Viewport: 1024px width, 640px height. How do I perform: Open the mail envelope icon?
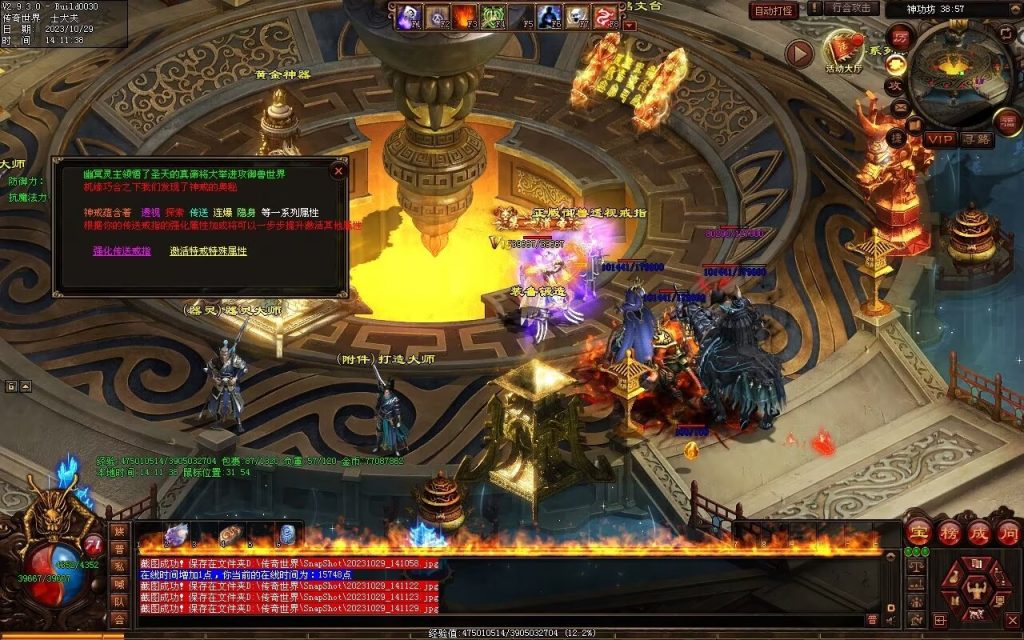coord(899,109)
